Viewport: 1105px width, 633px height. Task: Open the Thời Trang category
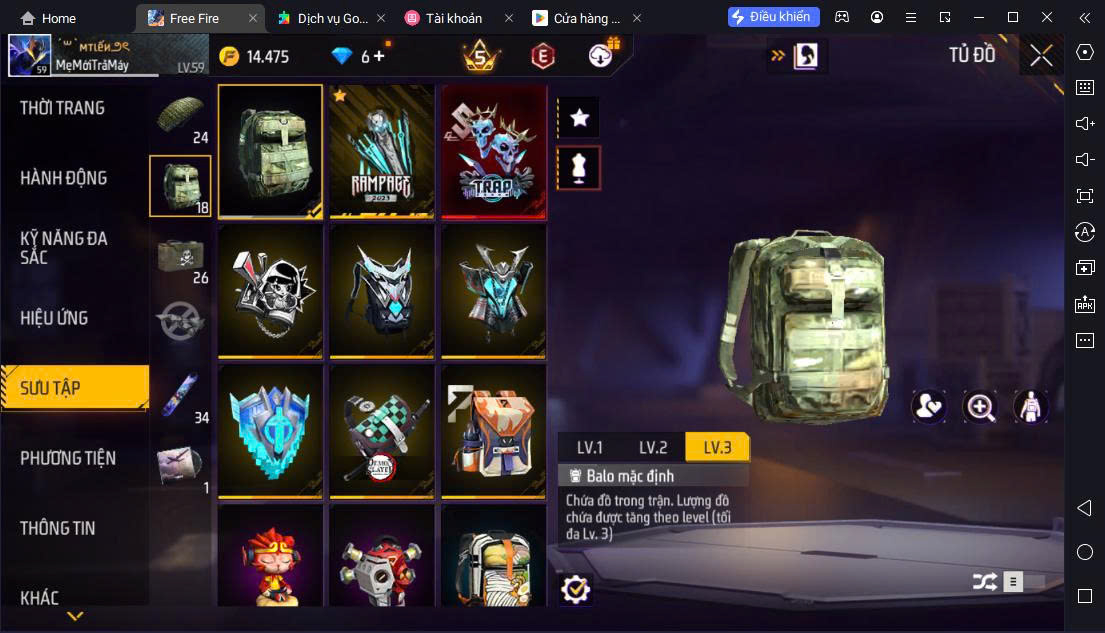62,108
